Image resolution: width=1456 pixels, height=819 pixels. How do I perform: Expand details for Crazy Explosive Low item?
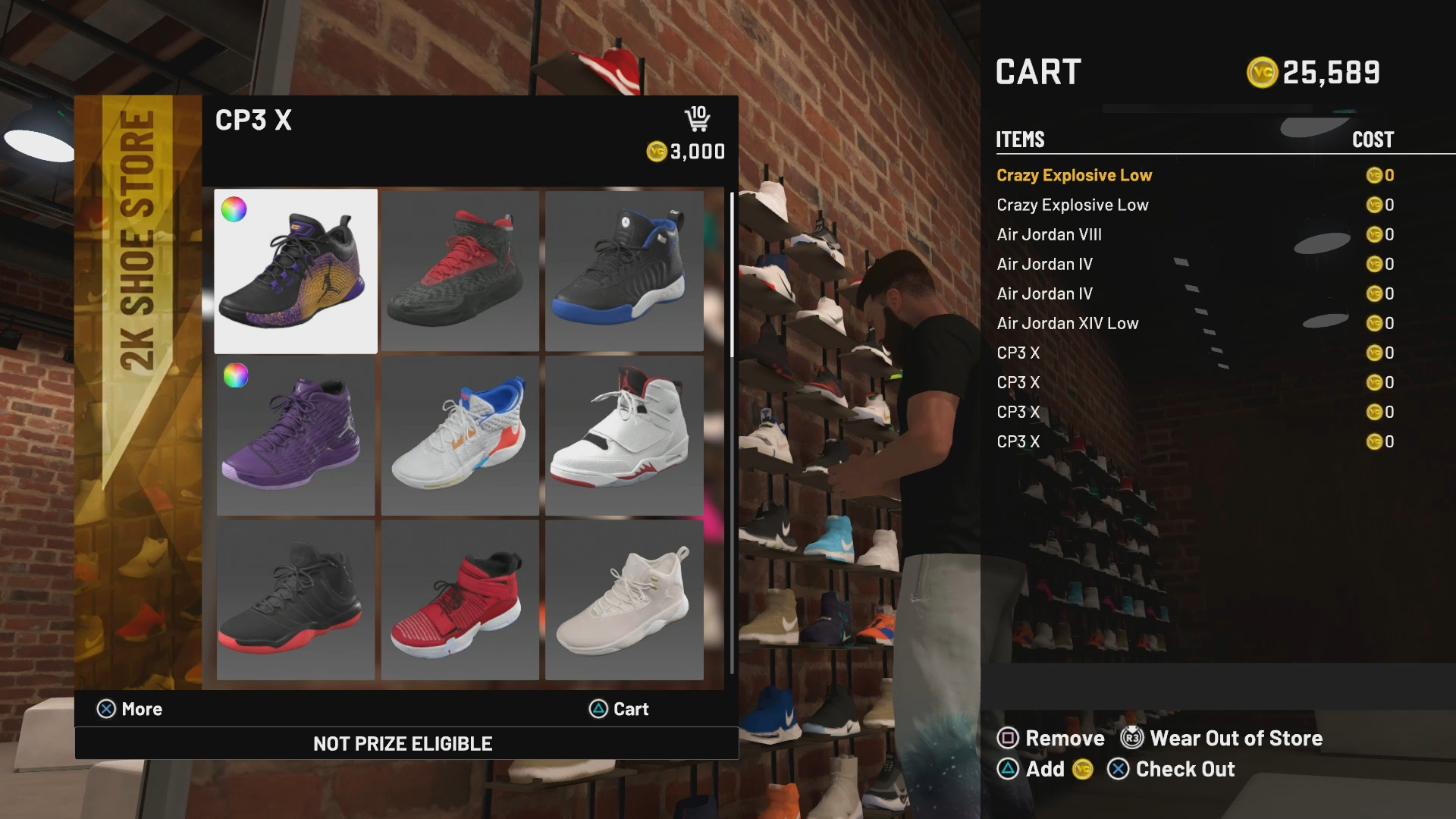(x=1075, y=175)
